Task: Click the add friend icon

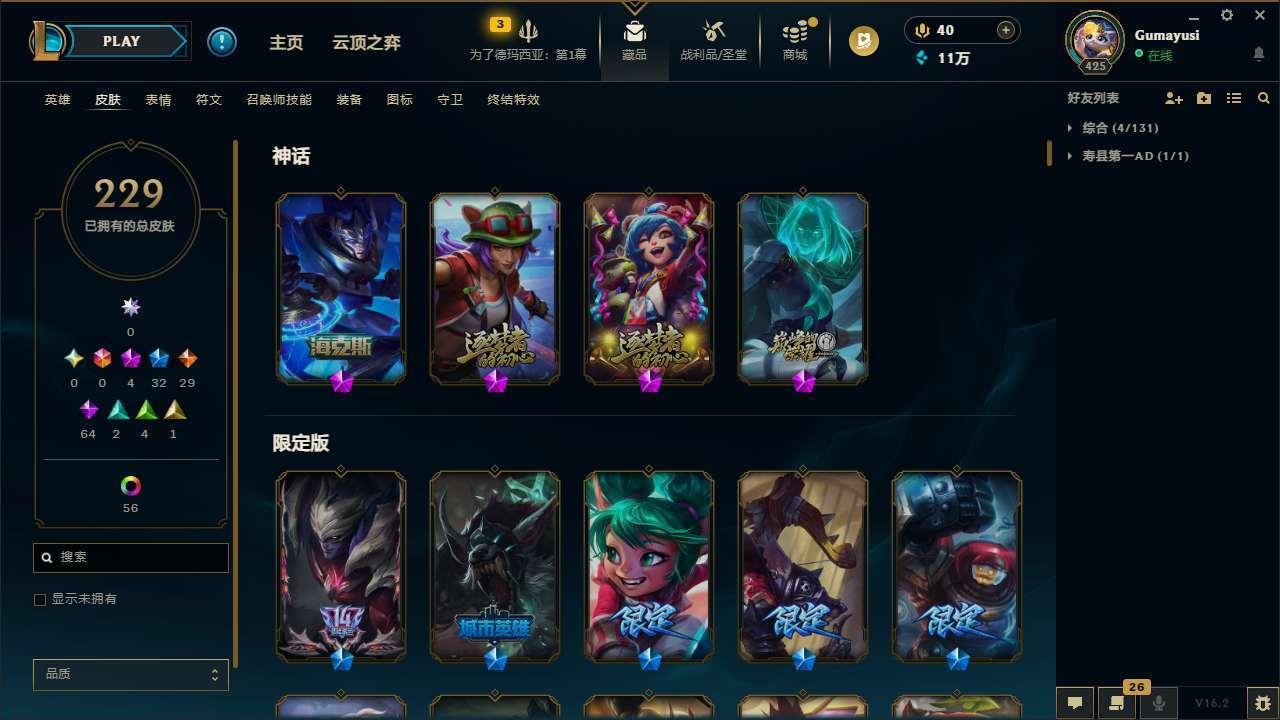Action: [x=1173, y=98]
